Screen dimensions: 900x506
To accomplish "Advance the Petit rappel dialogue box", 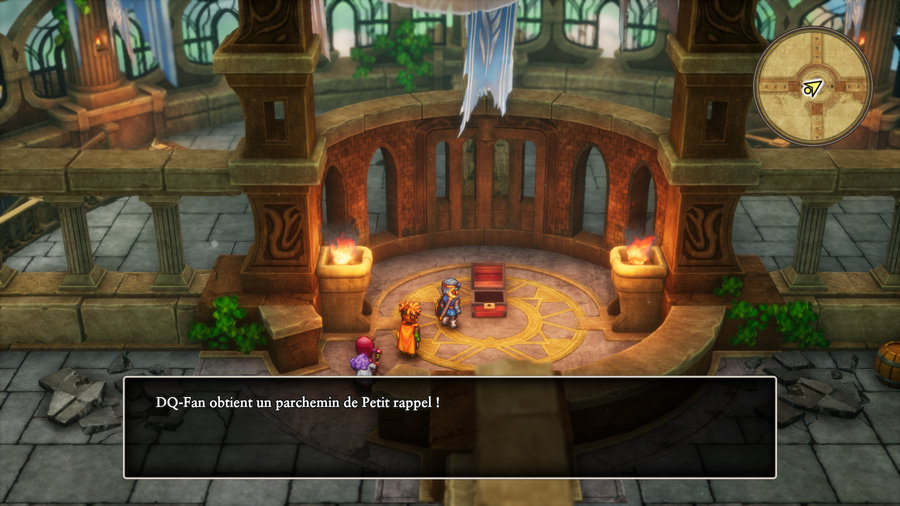I will (x=449, y=427).
